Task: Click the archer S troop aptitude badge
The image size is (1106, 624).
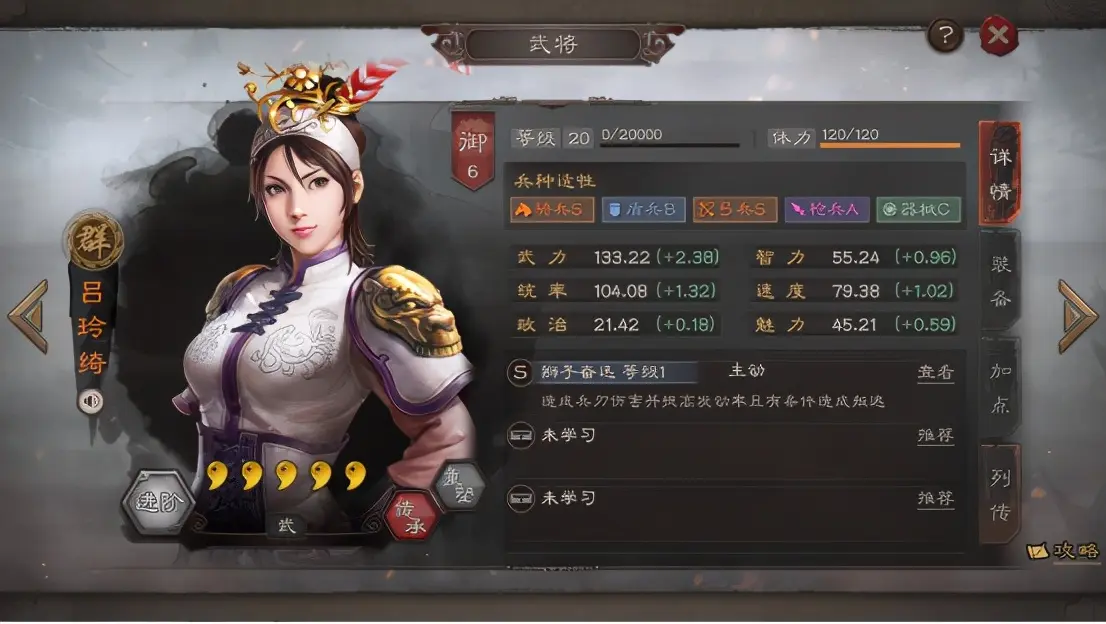Action: click(735, 209)
